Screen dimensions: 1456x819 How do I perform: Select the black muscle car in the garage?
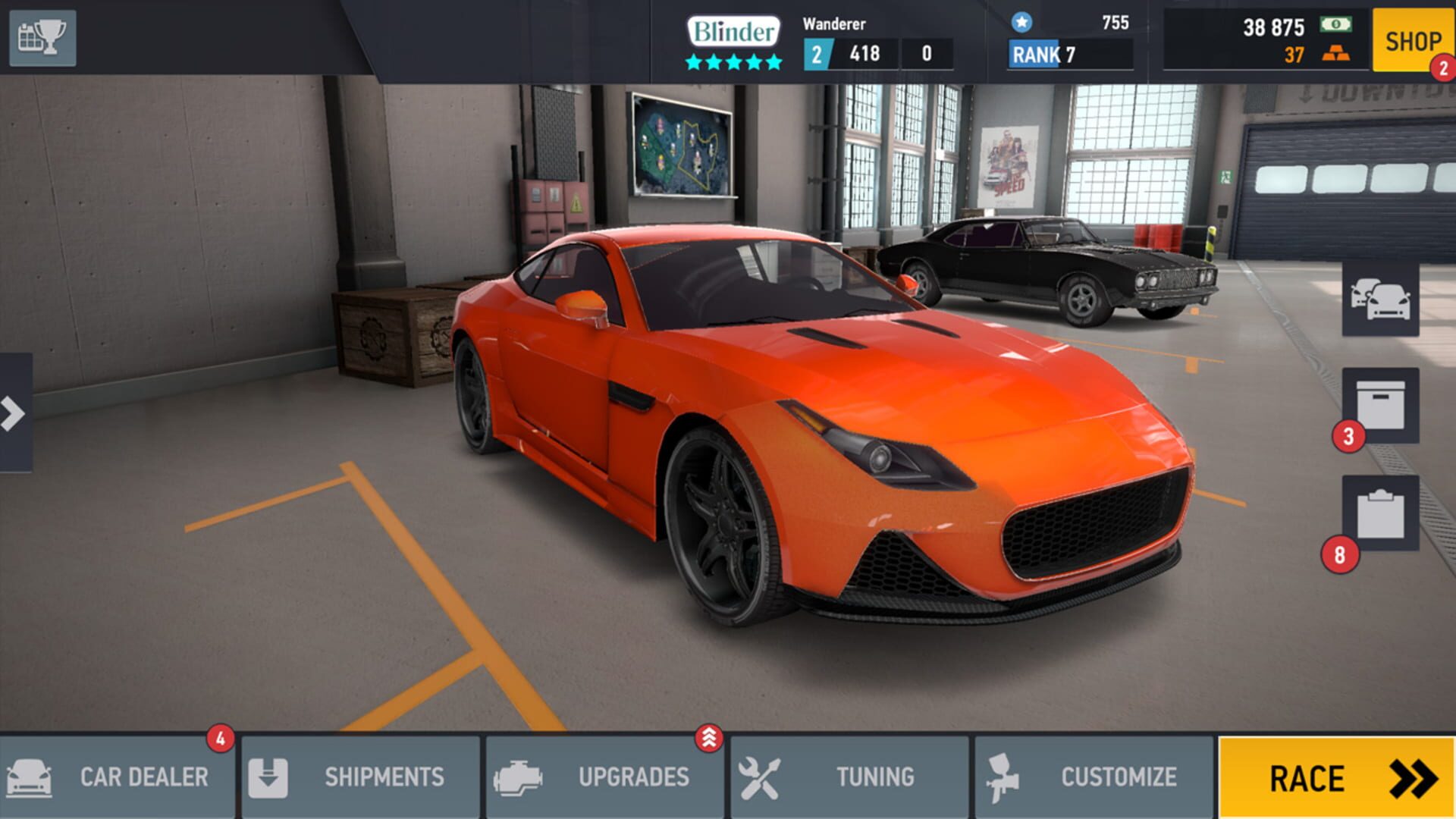pos(1046,265)
